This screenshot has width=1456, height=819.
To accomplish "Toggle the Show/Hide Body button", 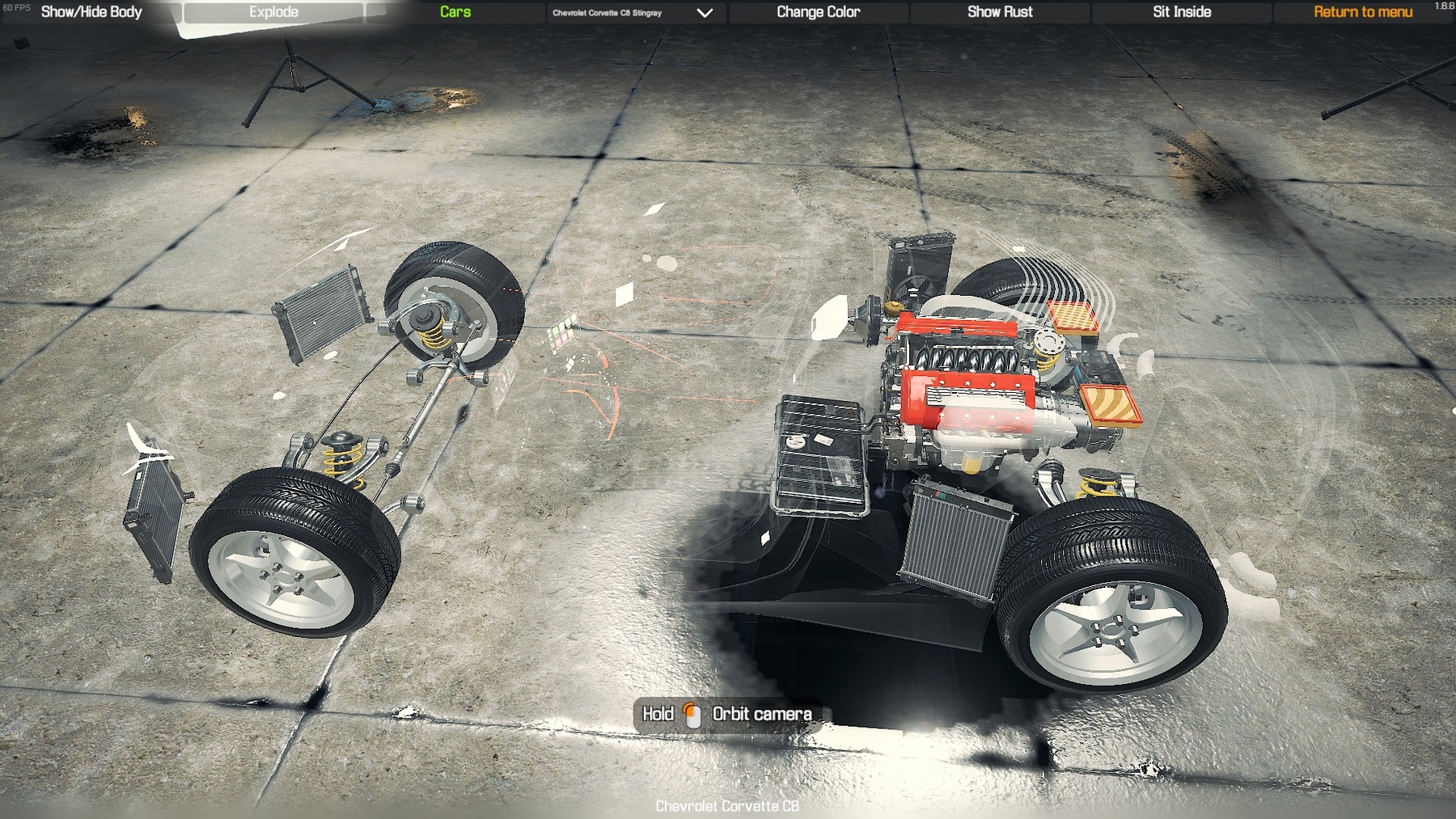I will (91, 12).
